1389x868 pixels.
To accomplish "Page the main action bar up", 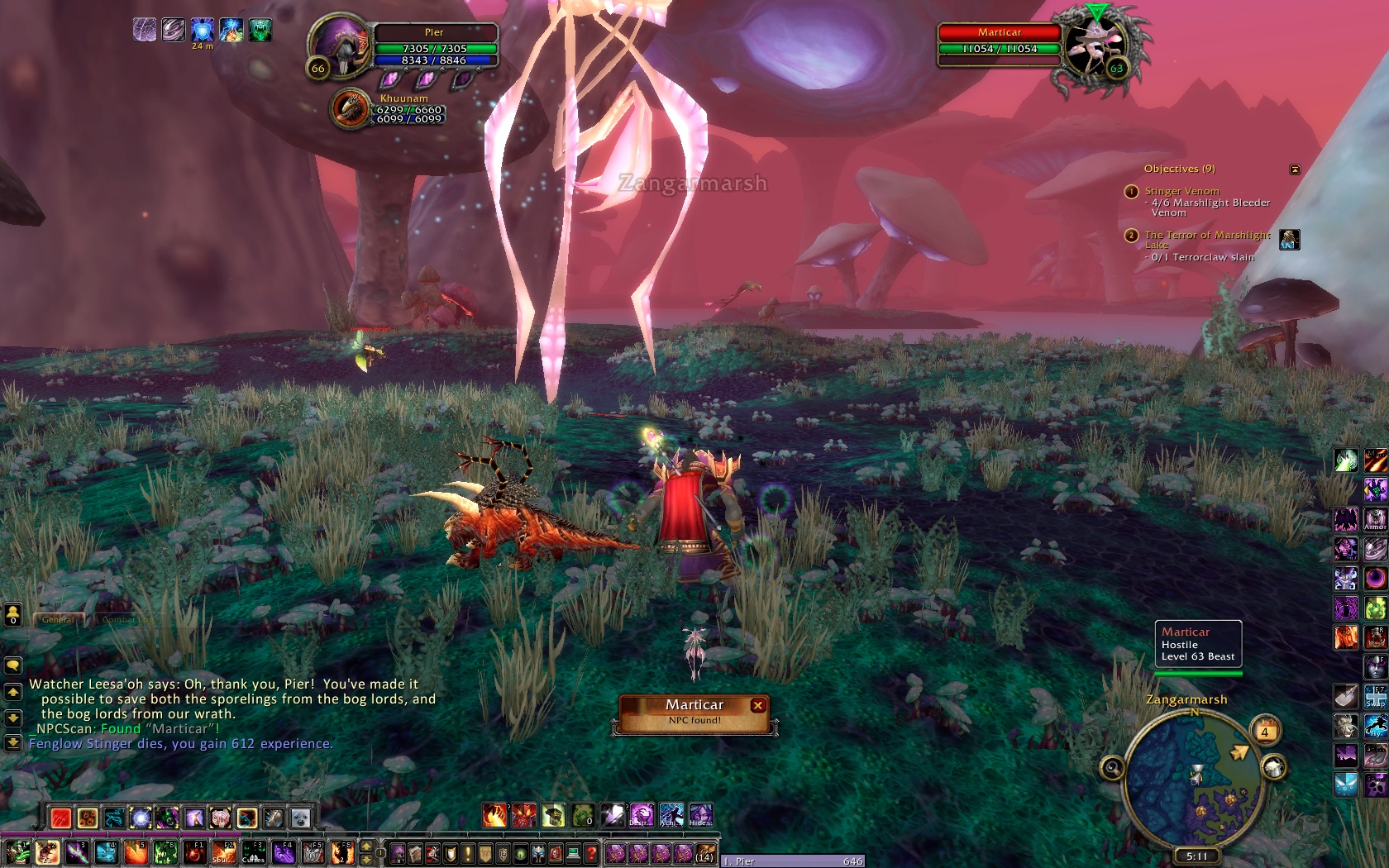I will (x=366, y=846).
